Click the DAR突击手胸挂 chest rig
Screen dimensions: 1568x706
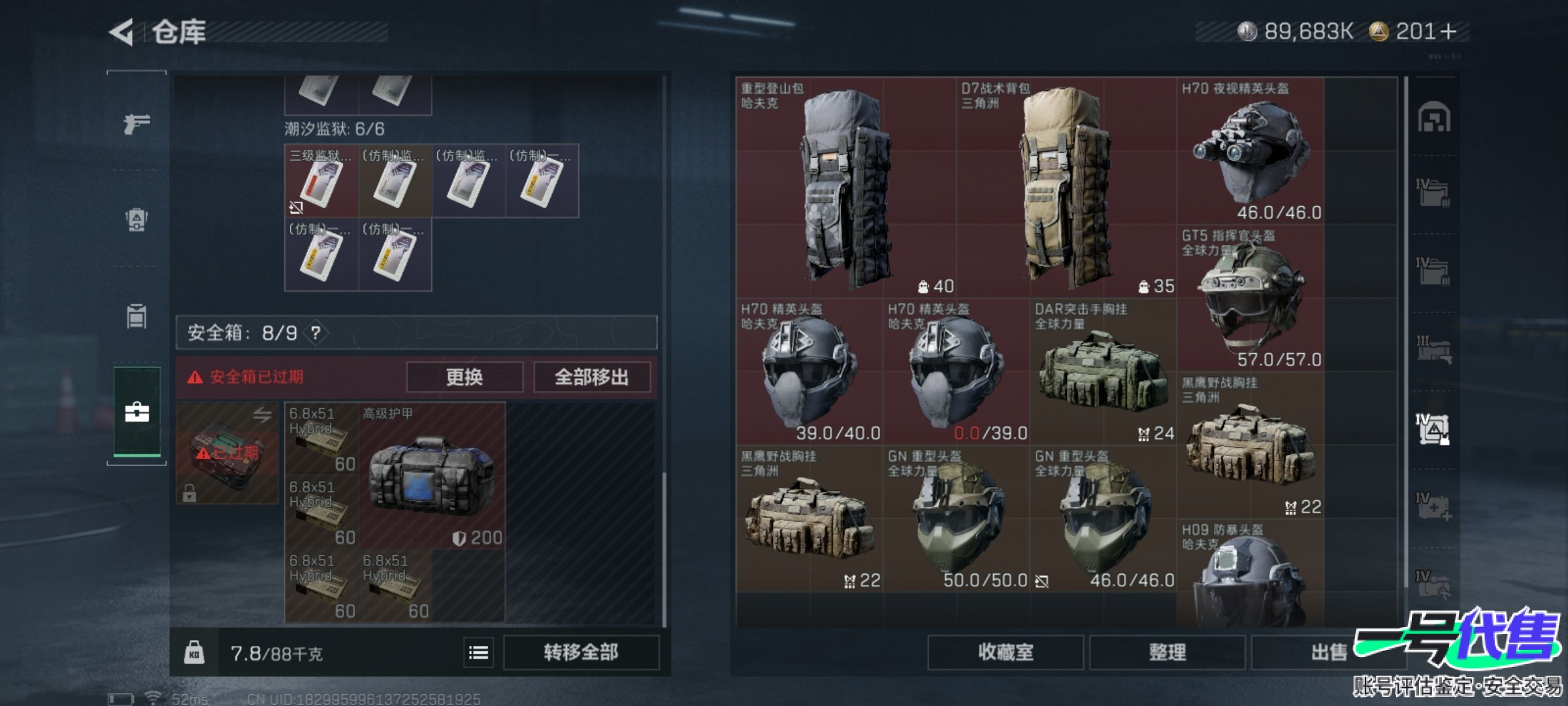point(1103,371)
